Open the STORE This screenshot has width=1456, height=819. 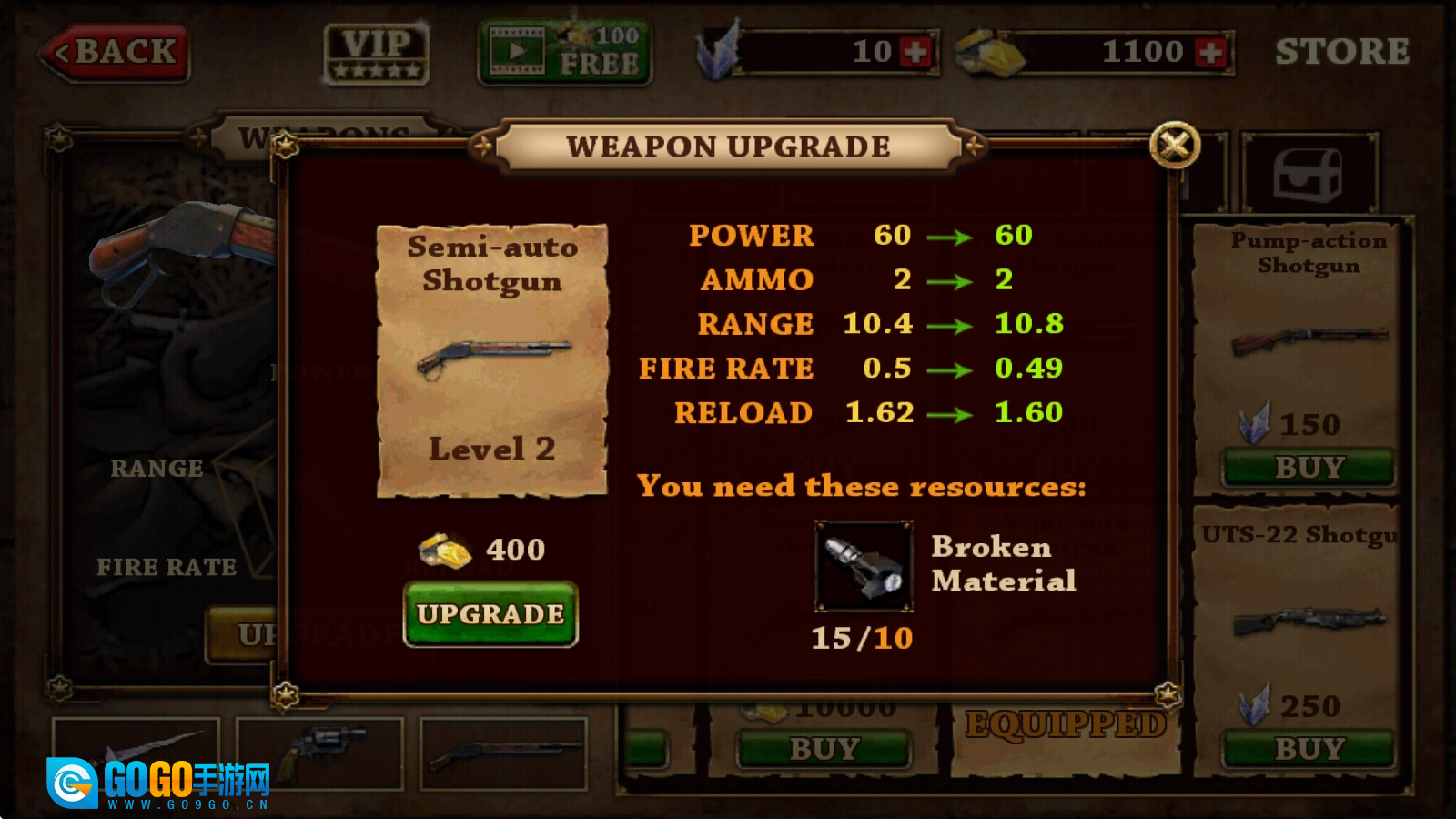(1341, 52)
